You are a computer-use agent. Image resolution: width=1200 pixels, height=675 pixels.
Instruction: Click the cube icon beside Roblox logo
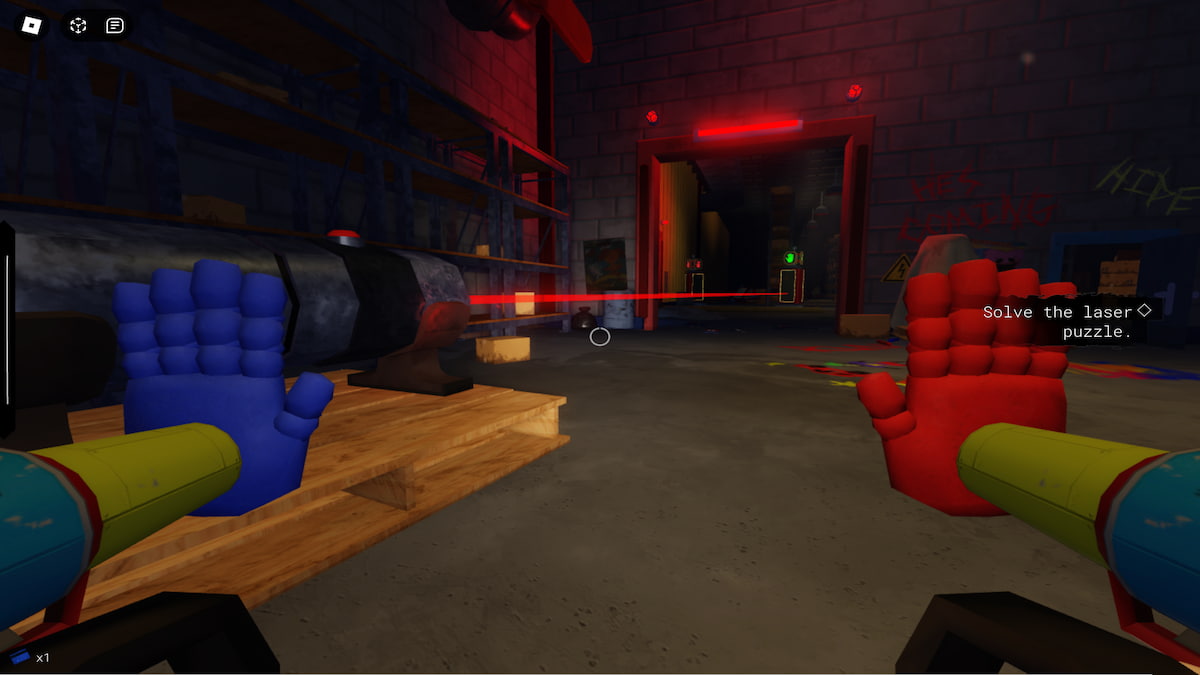pyautogui.click(x=79, y=25)
